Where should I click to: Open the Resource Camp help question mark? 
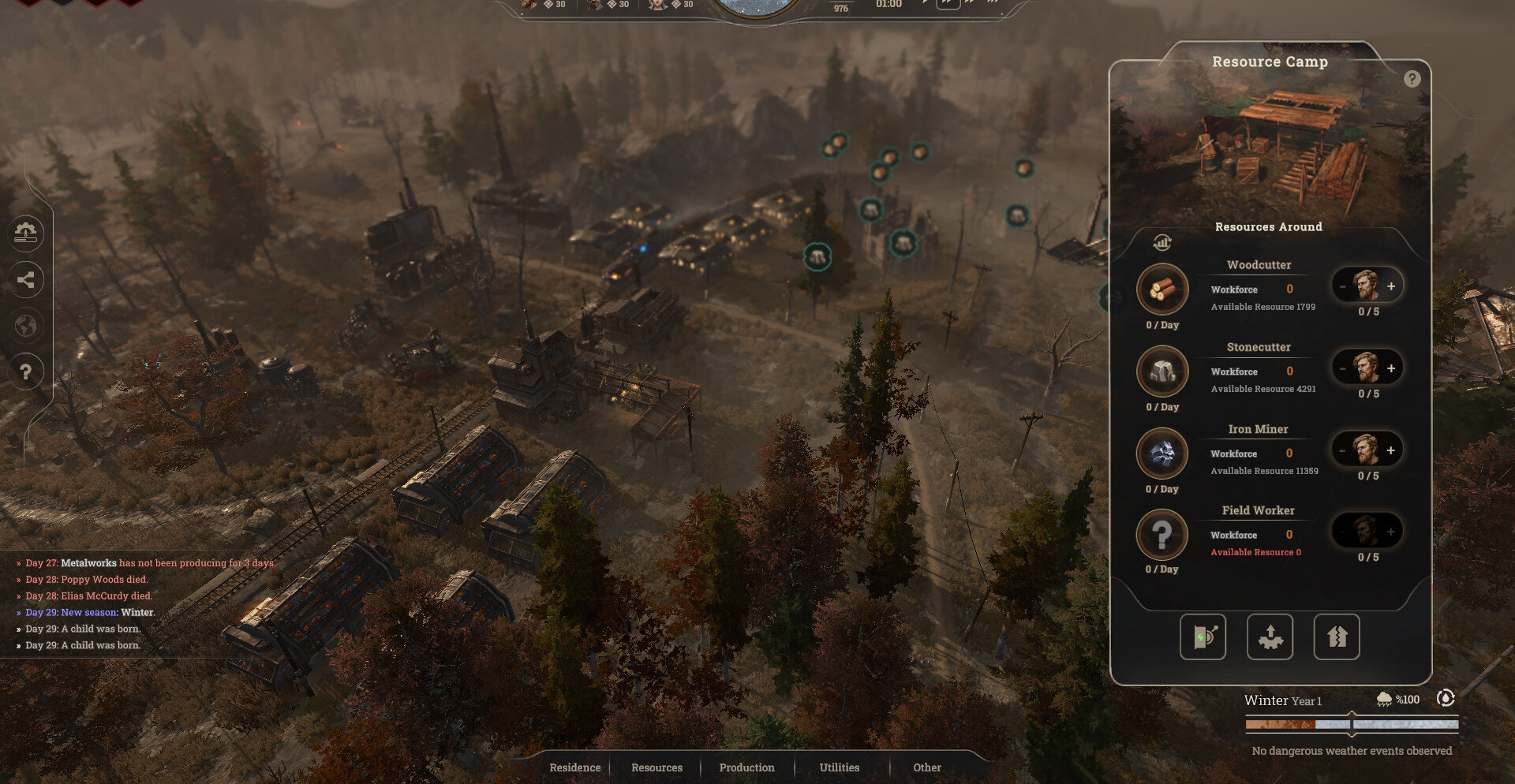coord(1412,79)
